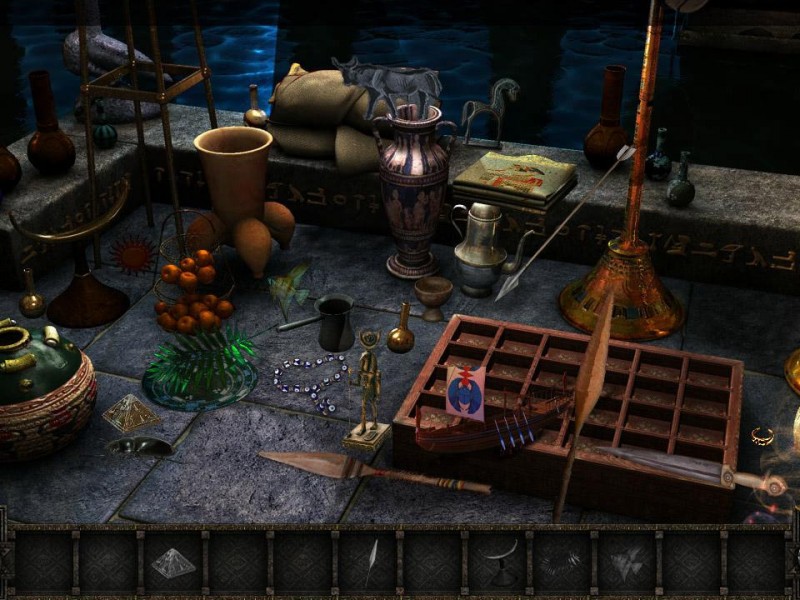Click the thin spearhead silhouette slot

tap(368, 563)
